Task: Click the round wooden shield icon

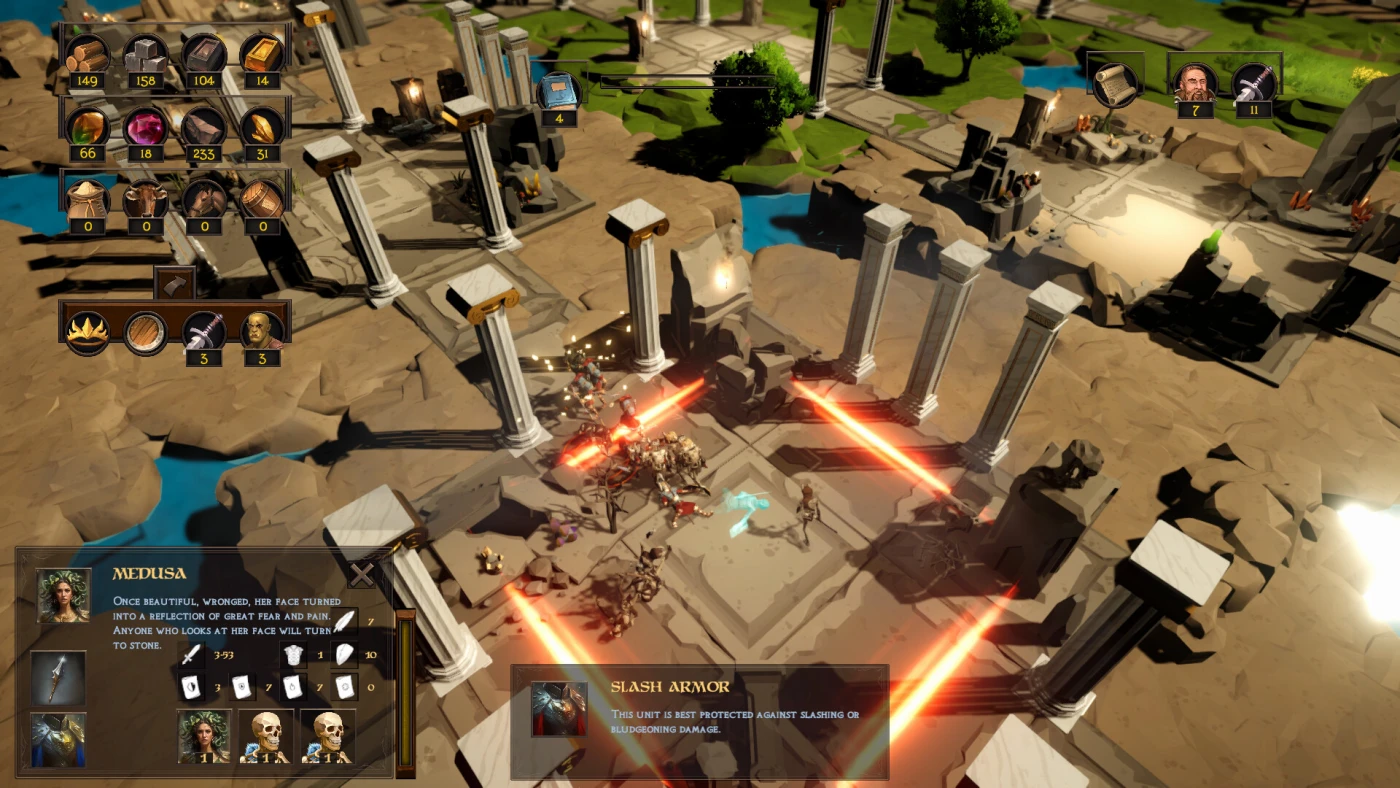Action: click(146, 330)
